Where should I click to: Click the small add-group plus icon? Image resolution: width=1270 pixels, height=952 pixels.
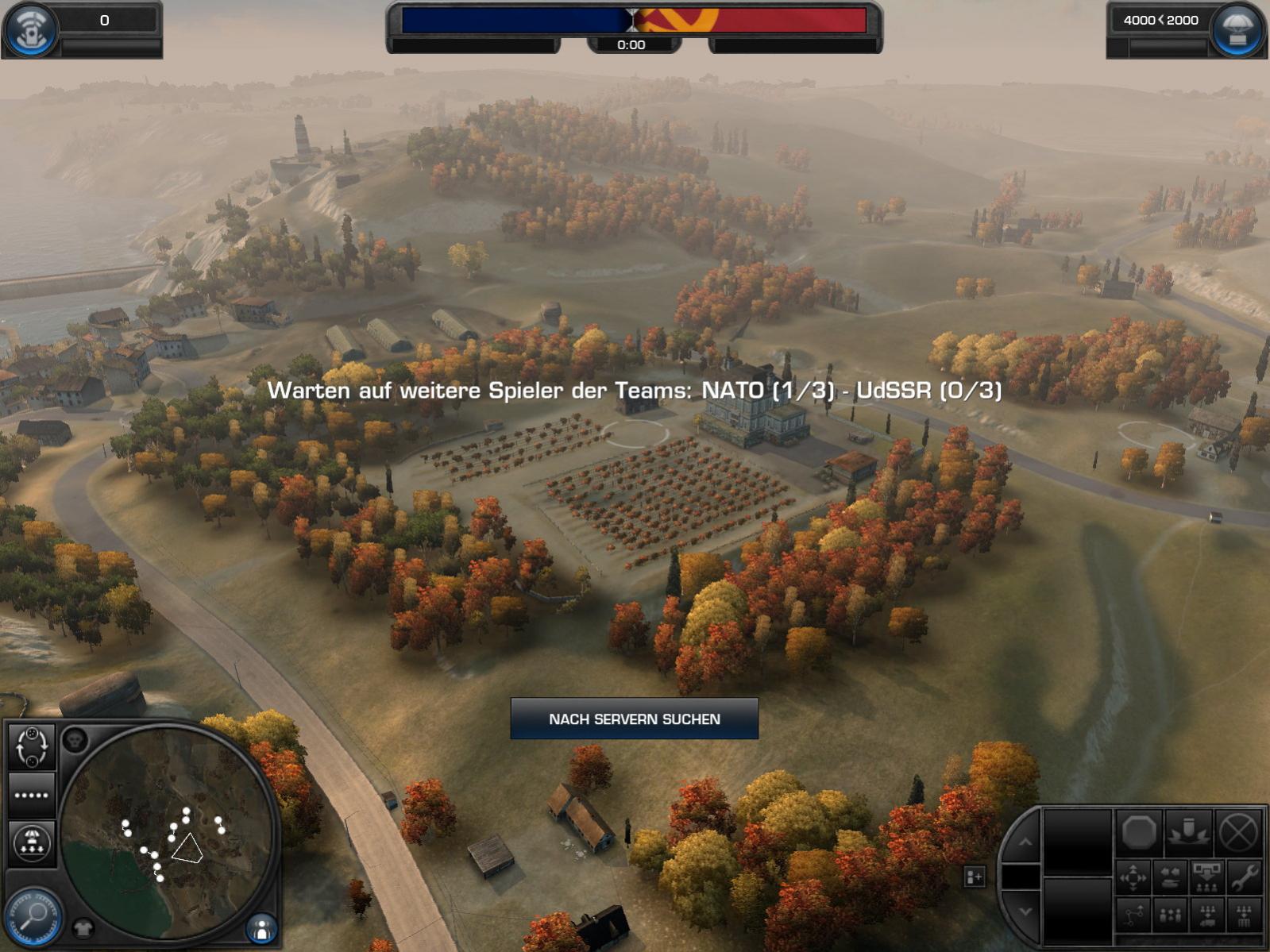[974, 877]
